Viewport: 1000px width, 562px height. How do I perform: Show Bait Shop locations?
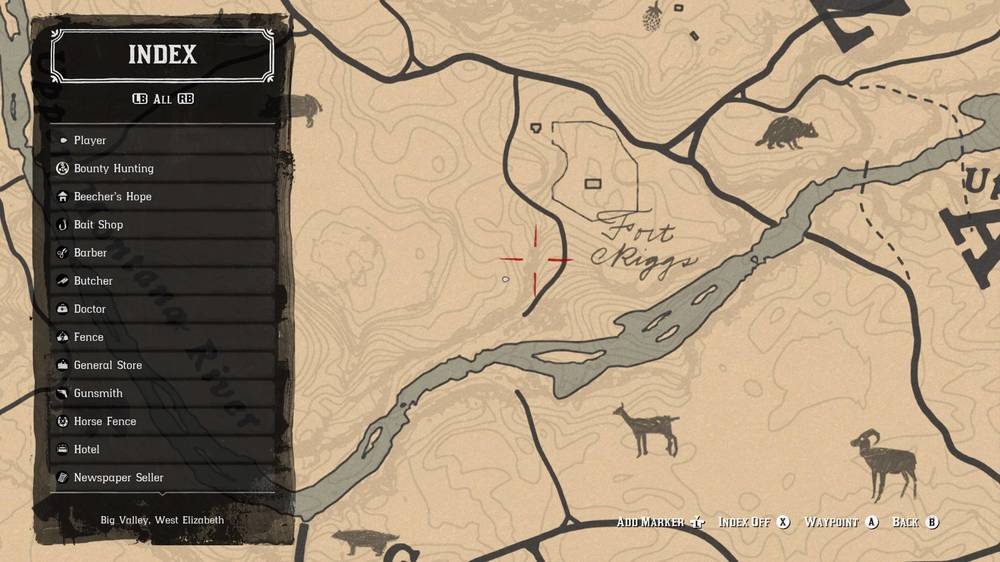point(163,224)
